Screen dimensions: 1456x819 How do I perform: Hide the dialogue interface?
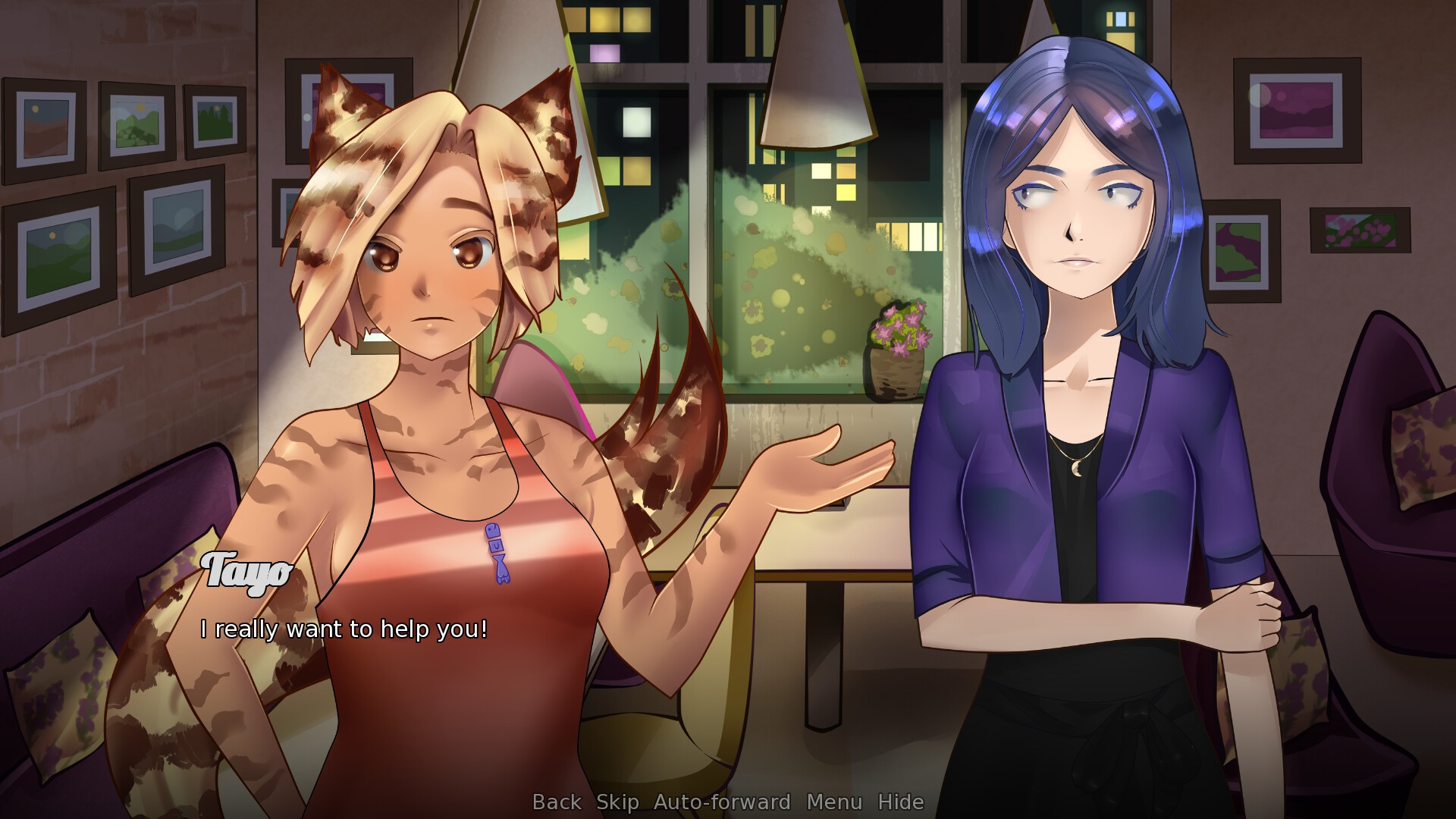(901, 802)
